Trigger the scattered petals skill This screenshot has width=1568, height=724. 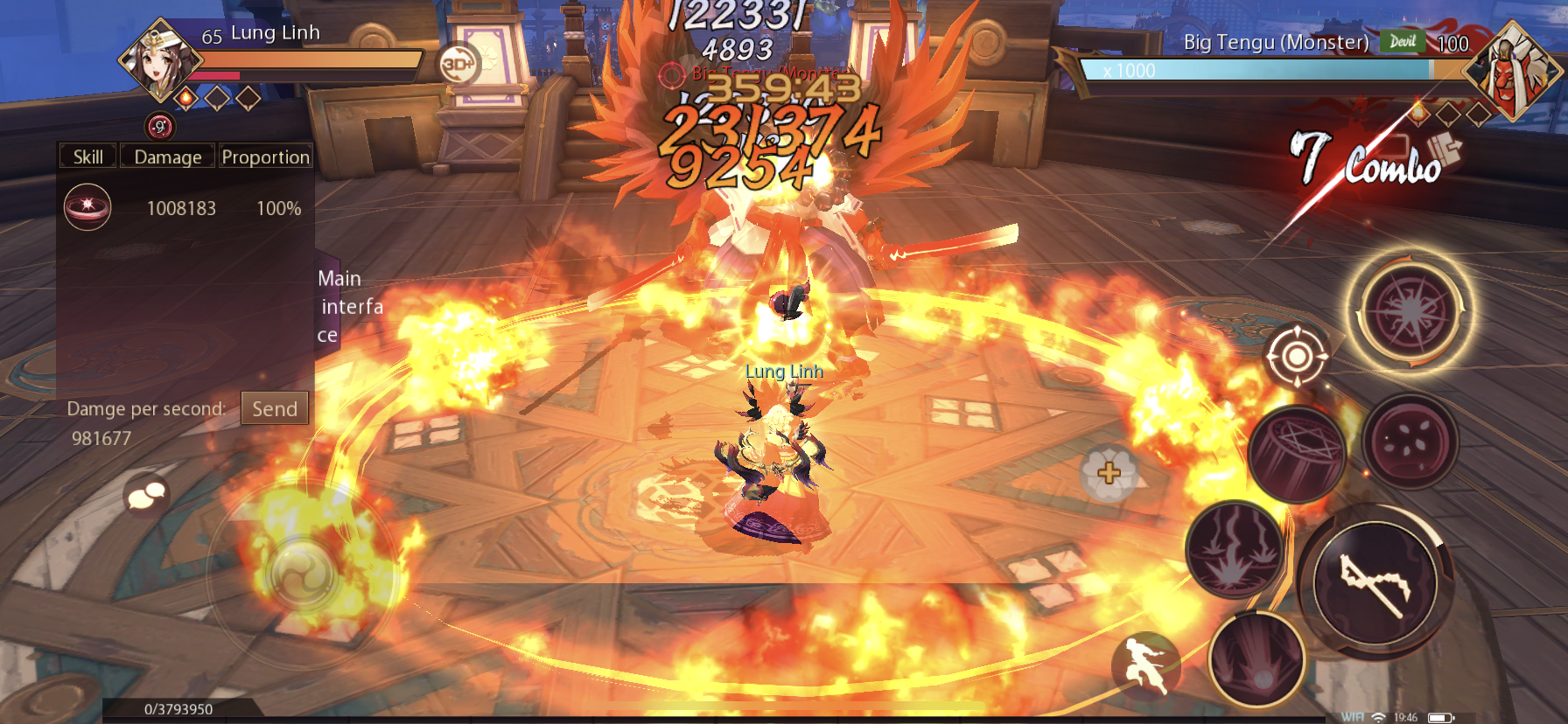[x=1410, y=442]
